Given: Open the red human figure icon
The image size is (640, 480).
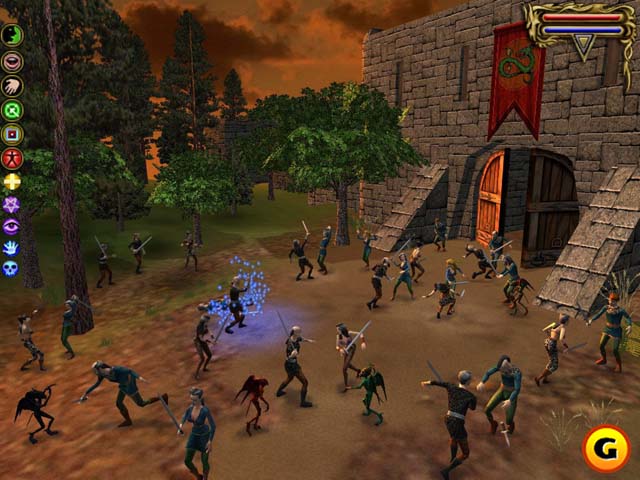Looking at the screenshot, I should (x=12, y=157).
